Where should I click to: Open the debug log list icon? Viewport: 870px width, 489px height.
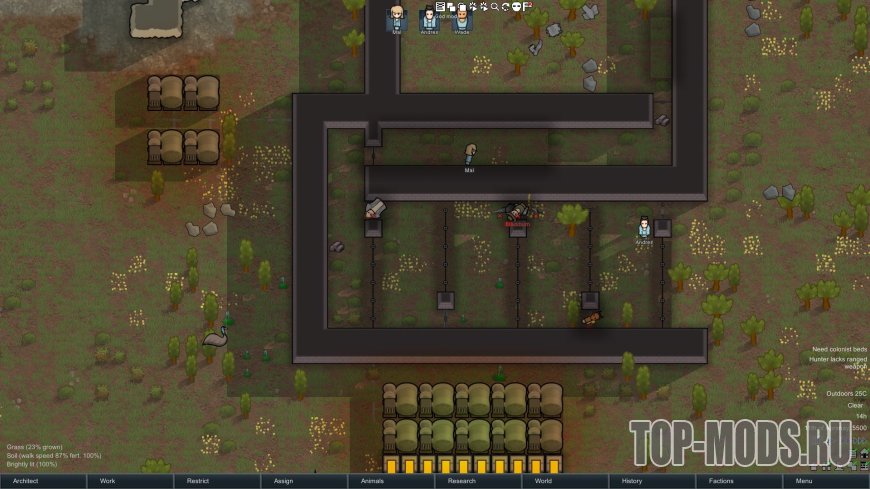click(440, 6)
